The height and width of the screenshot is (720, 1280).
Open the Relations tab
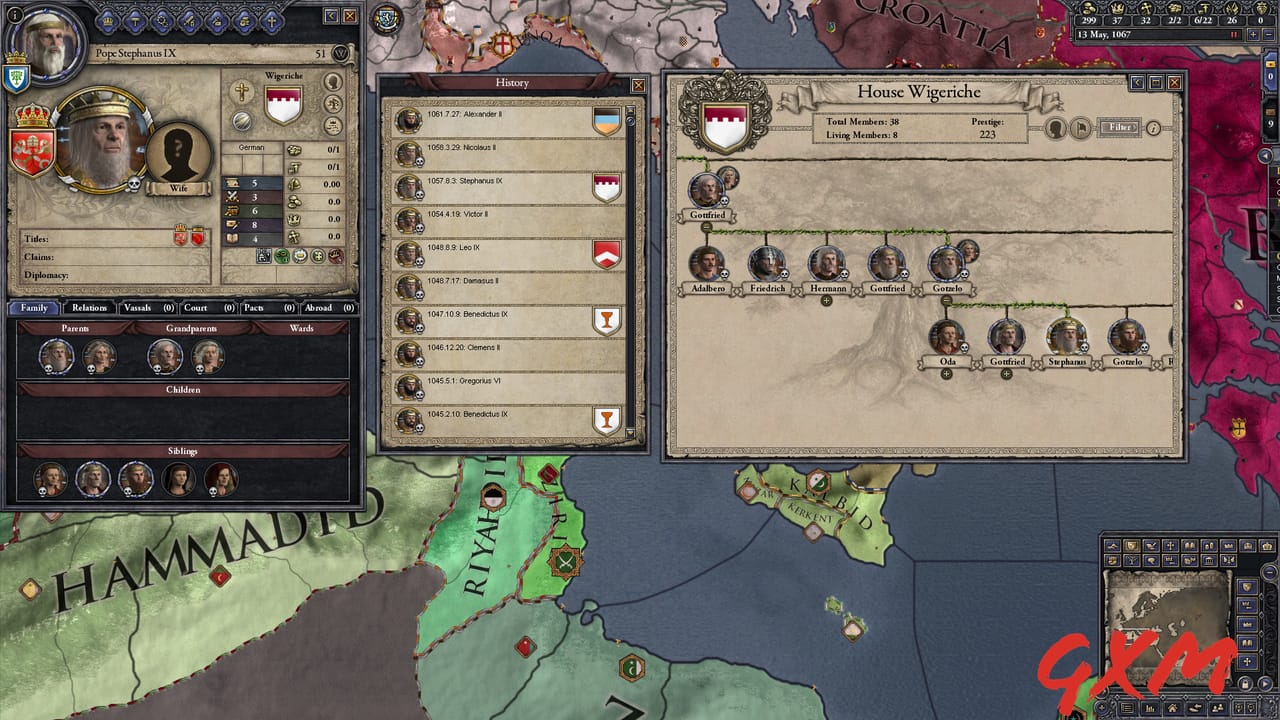(x=89, y=308)
